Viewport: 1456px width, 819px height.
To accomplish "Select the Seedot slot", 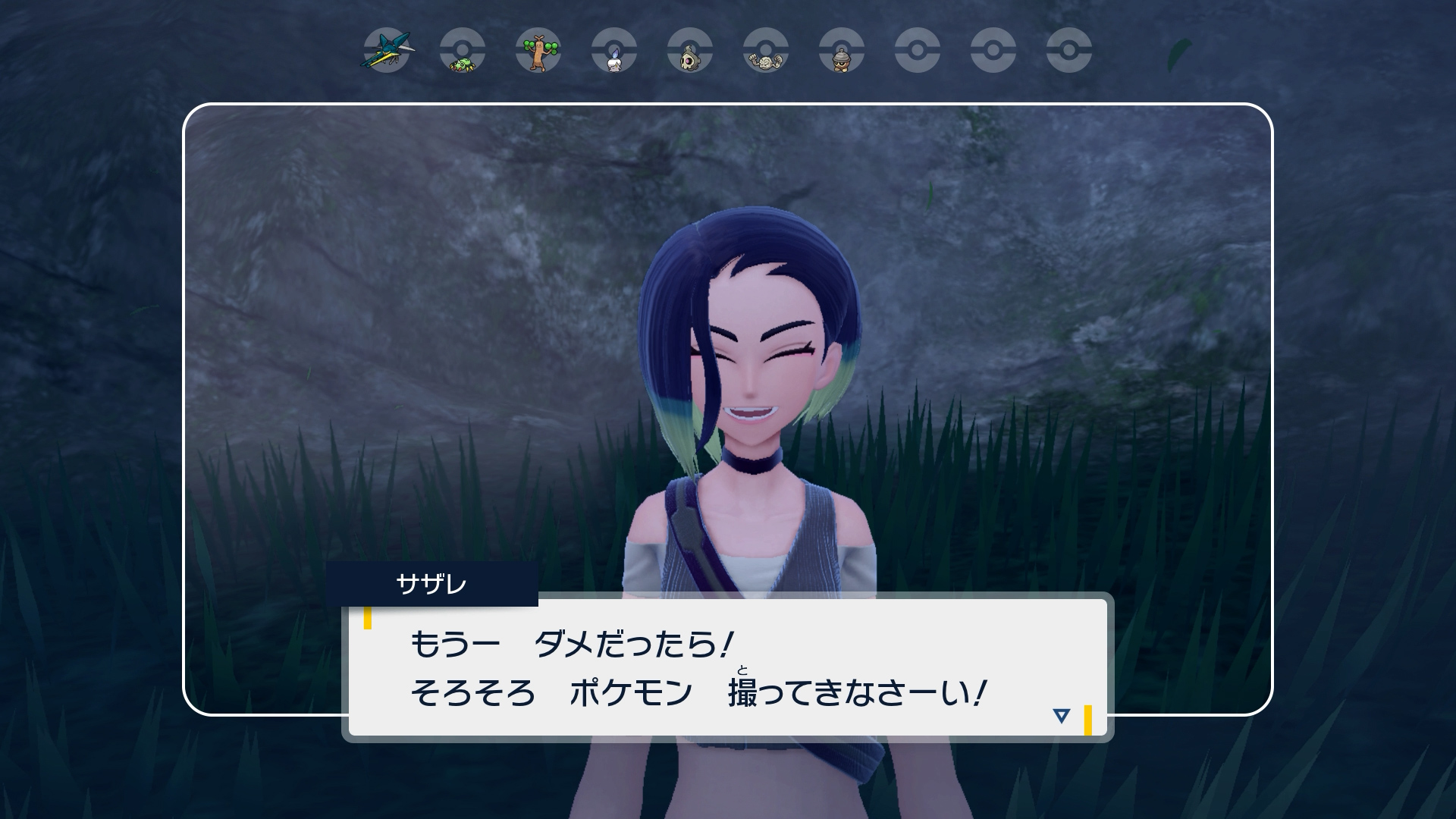I will click(x=842, y=52).
